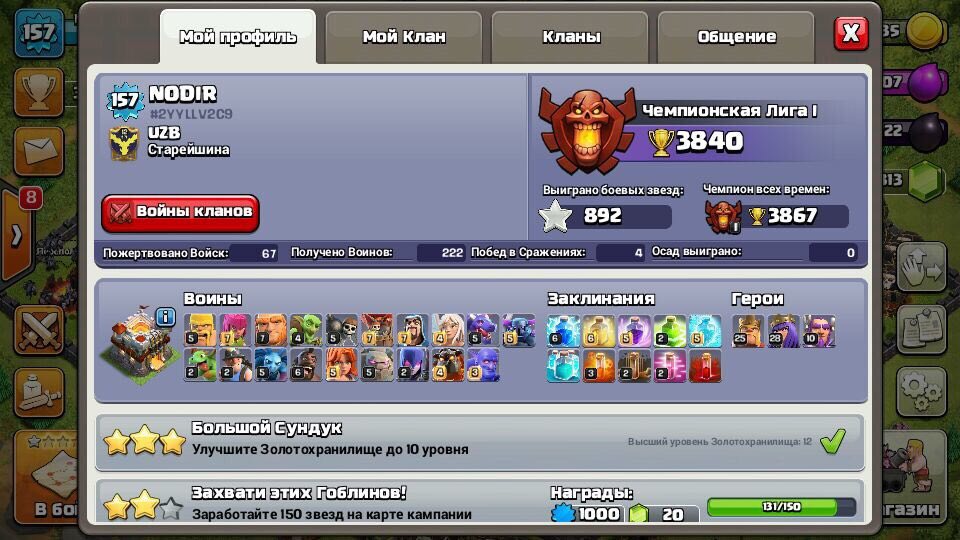Open the Мой Клан tab
Screen dimensions: 960x540
click(404, 37)
